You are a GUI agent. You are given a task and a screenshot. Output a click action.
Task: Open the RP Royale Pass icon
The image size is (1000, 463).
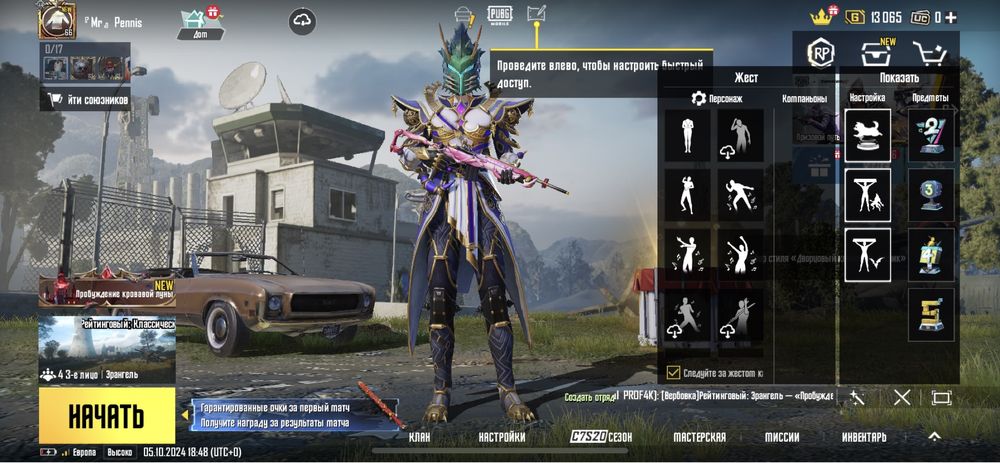[x=822, y=53]
